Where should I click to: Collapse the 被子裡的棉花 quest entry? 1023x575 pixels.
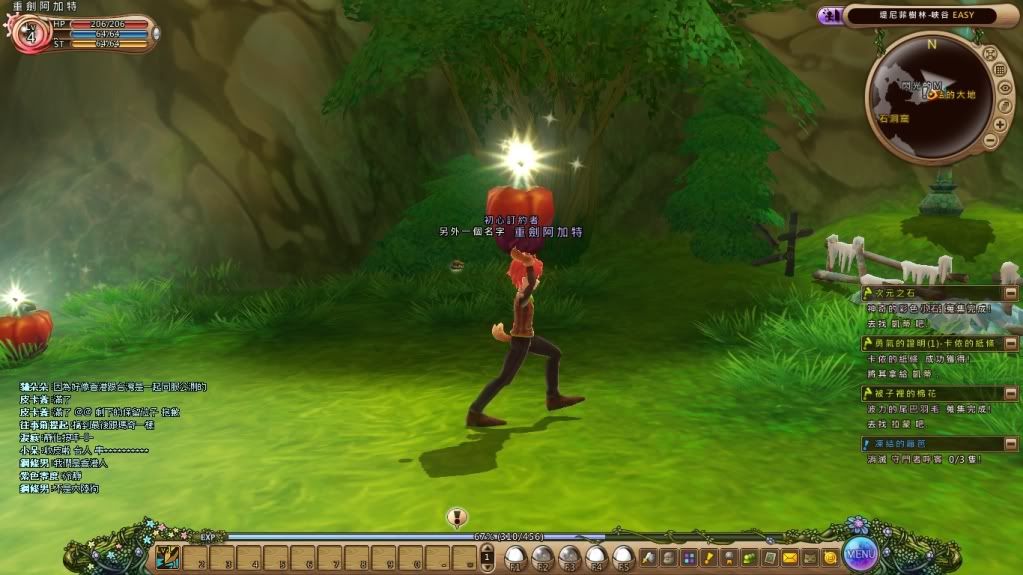pos(1011,393)
